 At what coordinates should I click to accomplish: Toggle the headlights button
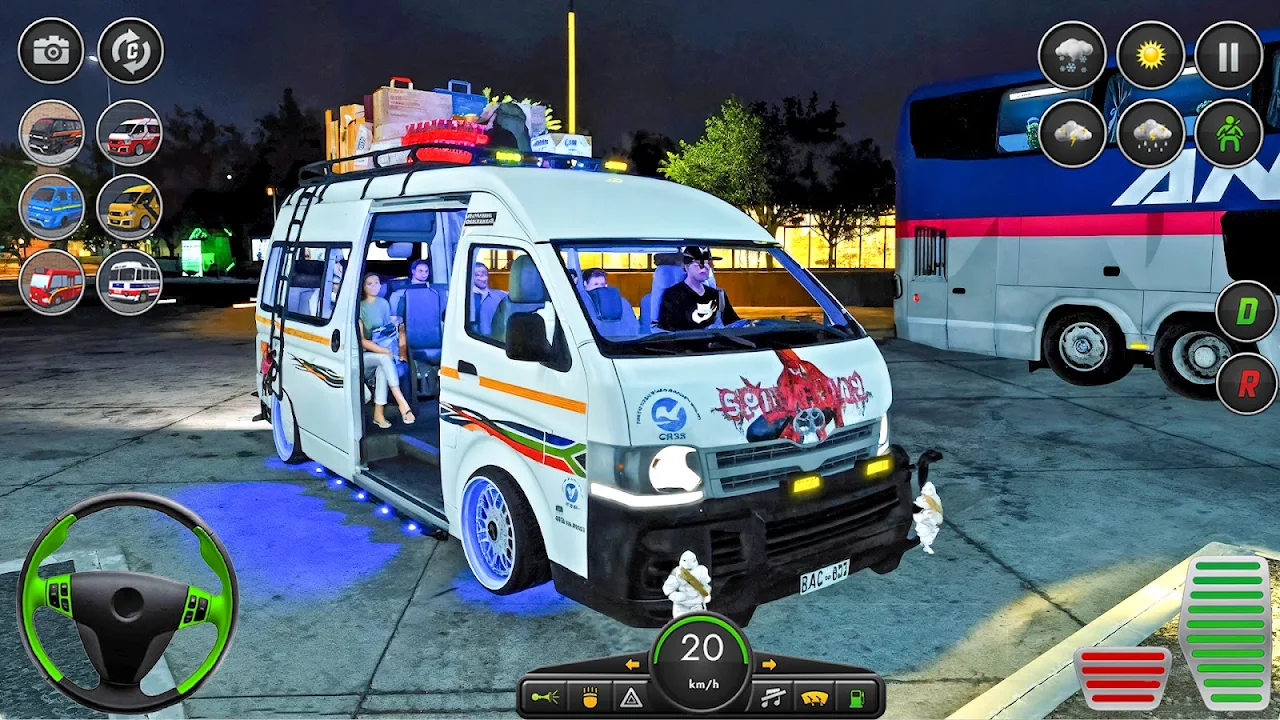pyautogui.click(x=590, y=697)
